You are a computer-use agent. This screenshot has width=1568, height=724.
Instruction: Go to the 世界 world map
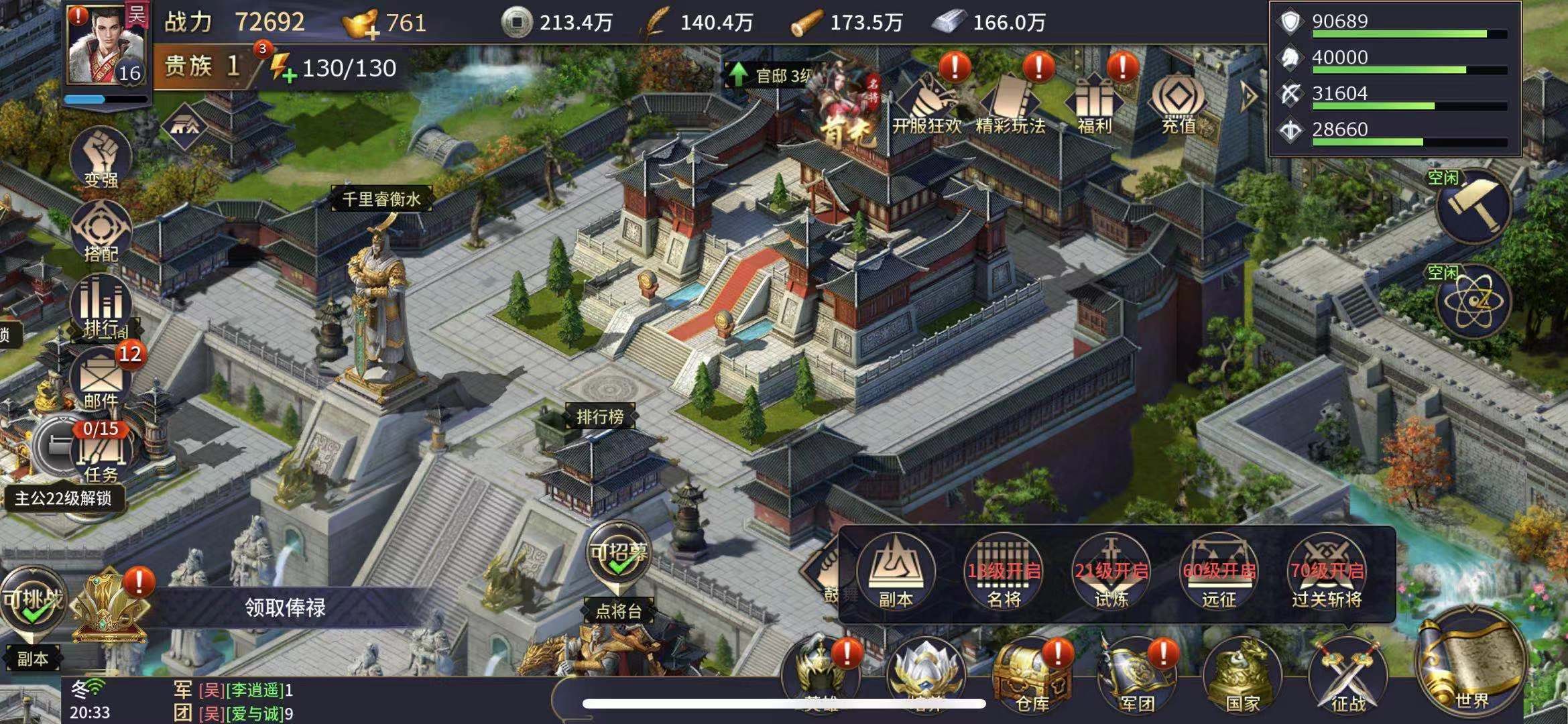(1471, 664)
